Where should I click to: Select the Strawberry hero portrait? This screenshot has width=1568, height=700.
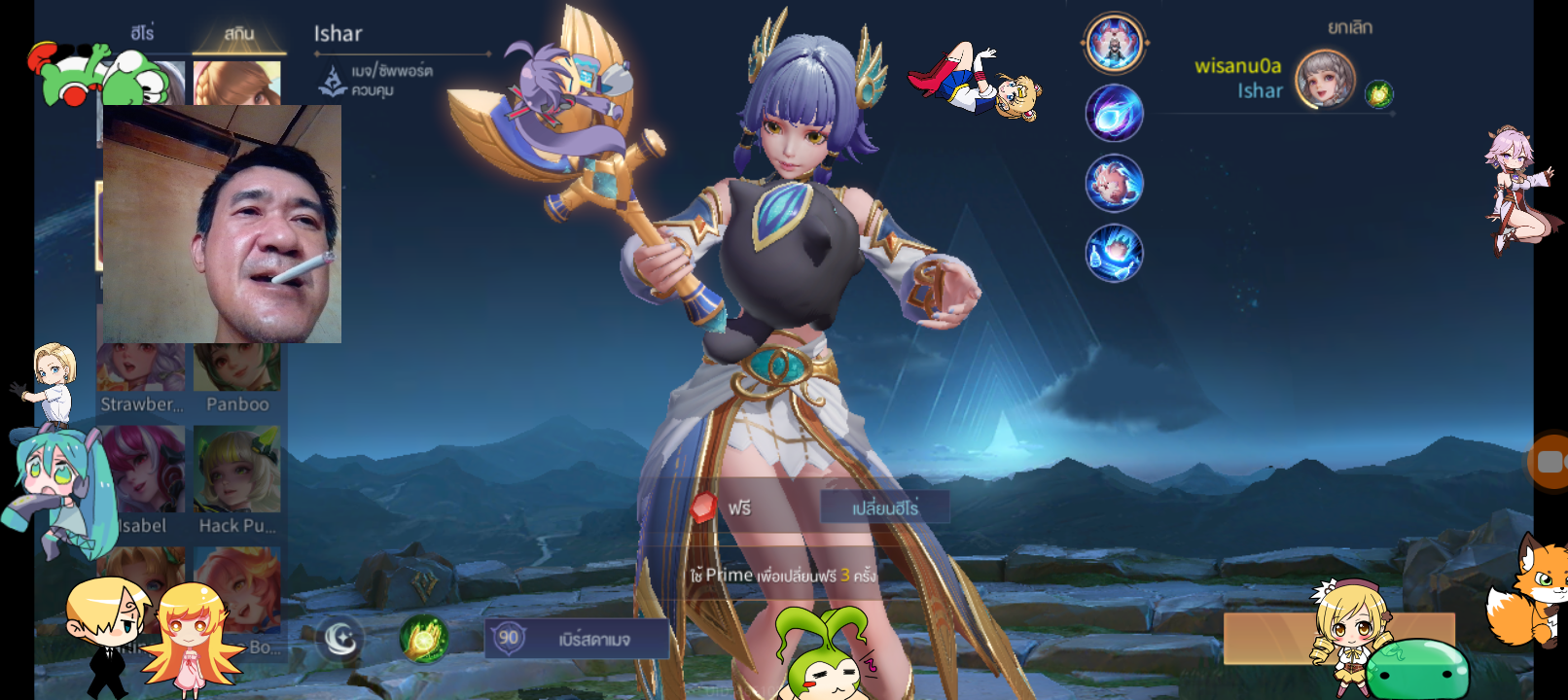[x=142, y=369]
